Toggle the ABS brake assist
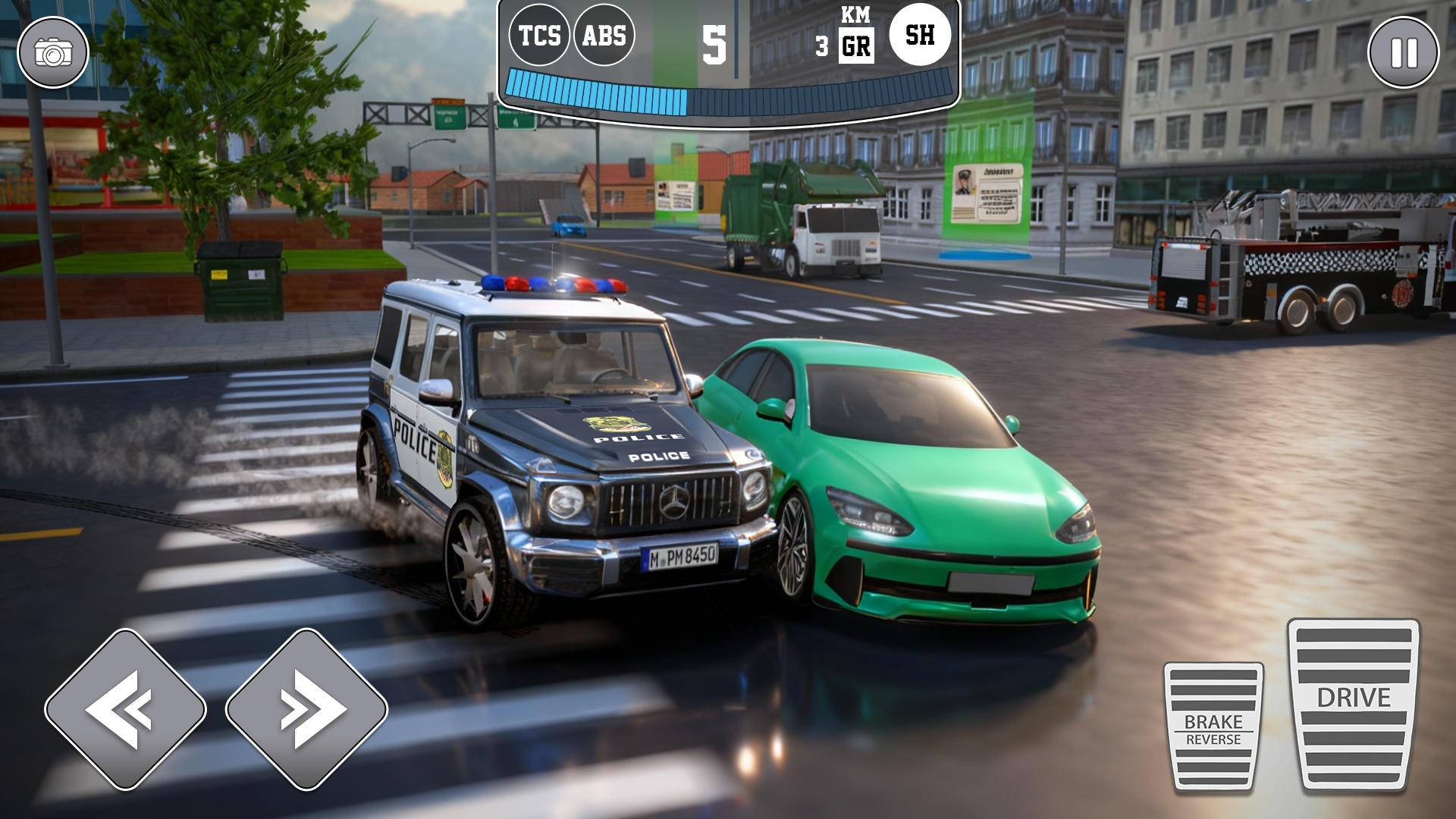The height and width of the screenshot is (819, 1456). point(604,36)
